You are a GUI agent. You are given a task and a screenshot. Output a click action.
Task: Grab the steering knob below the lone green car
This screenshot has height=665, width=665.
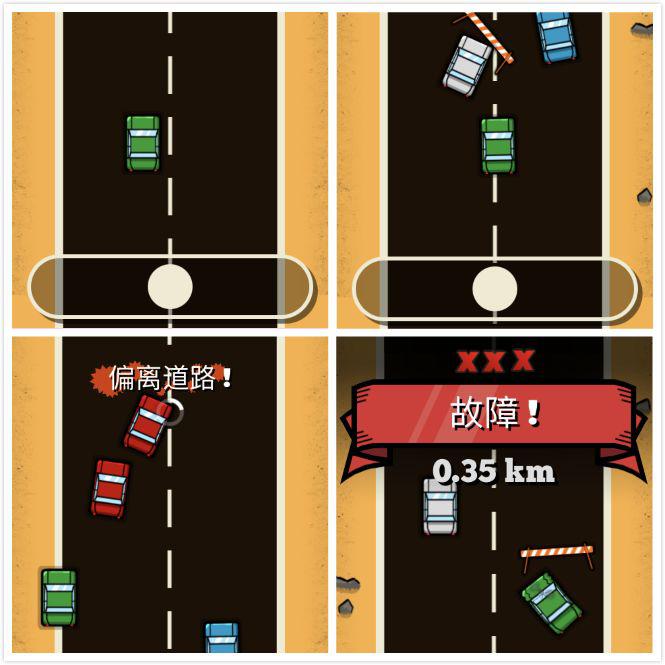pyautogui.click(x=170, y=287)
